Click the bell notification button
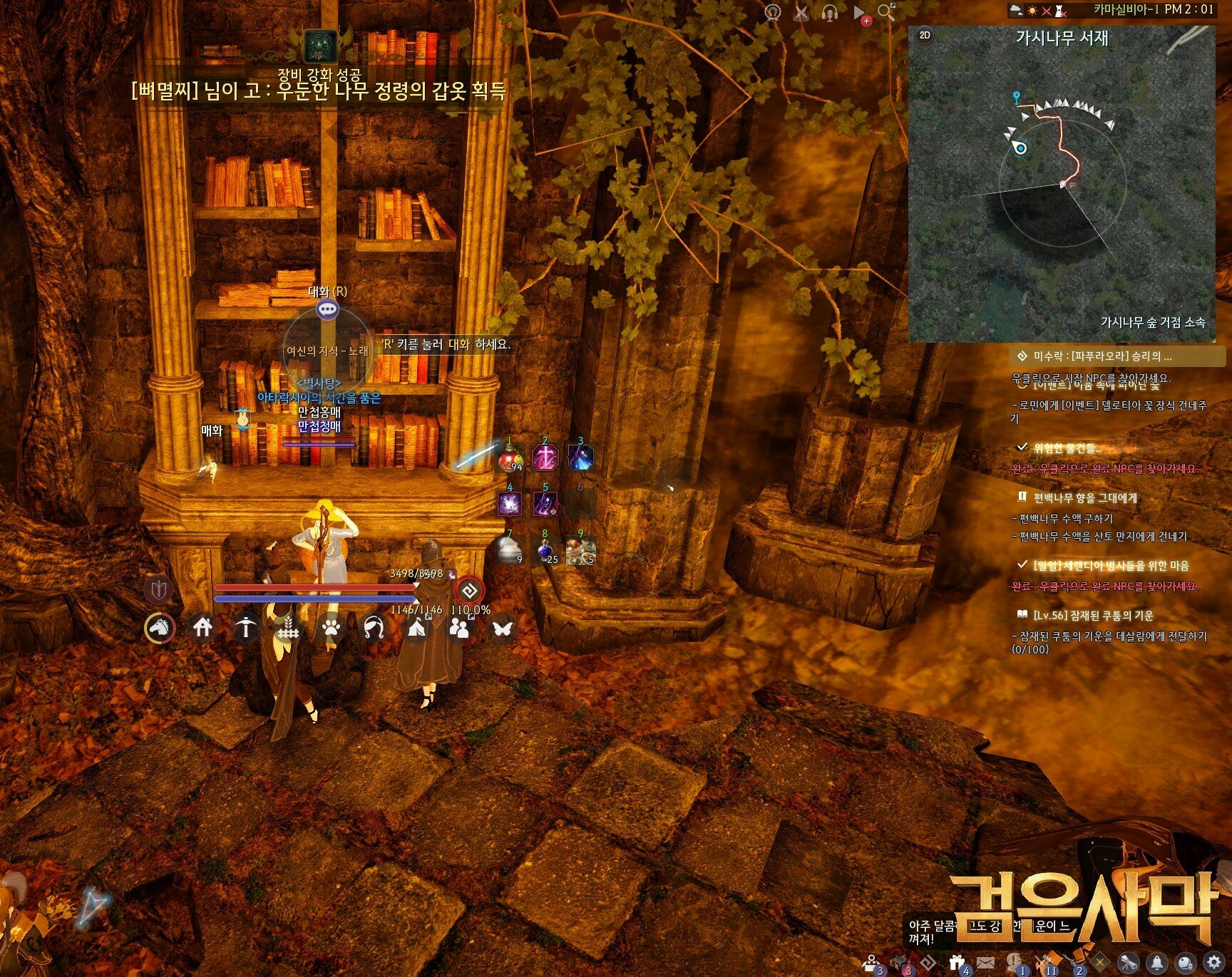This screenshot has width=1232, height=977. click(1156, 963)
